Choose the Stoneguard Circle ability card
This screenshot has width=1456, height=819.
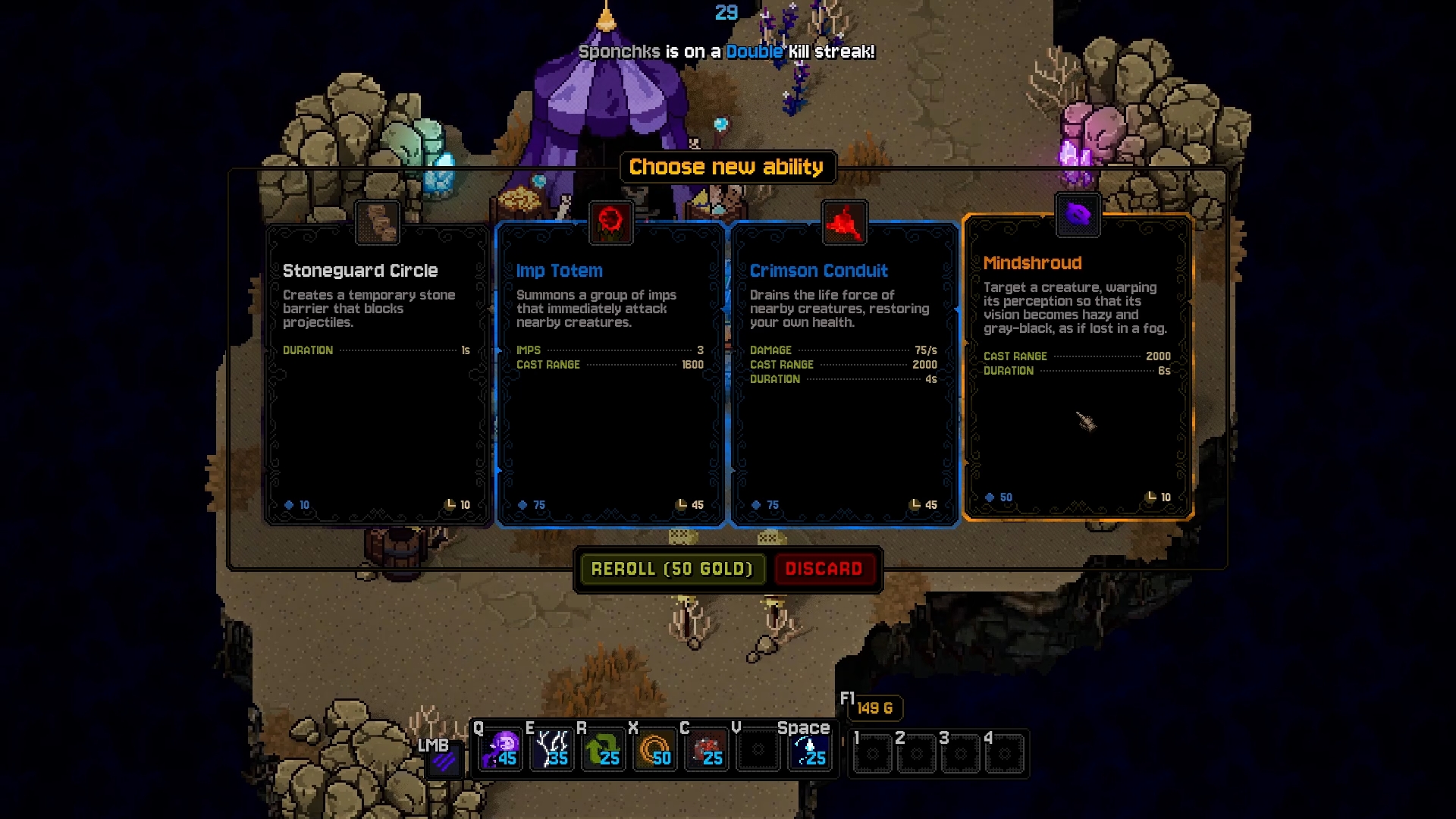[378, 373]
